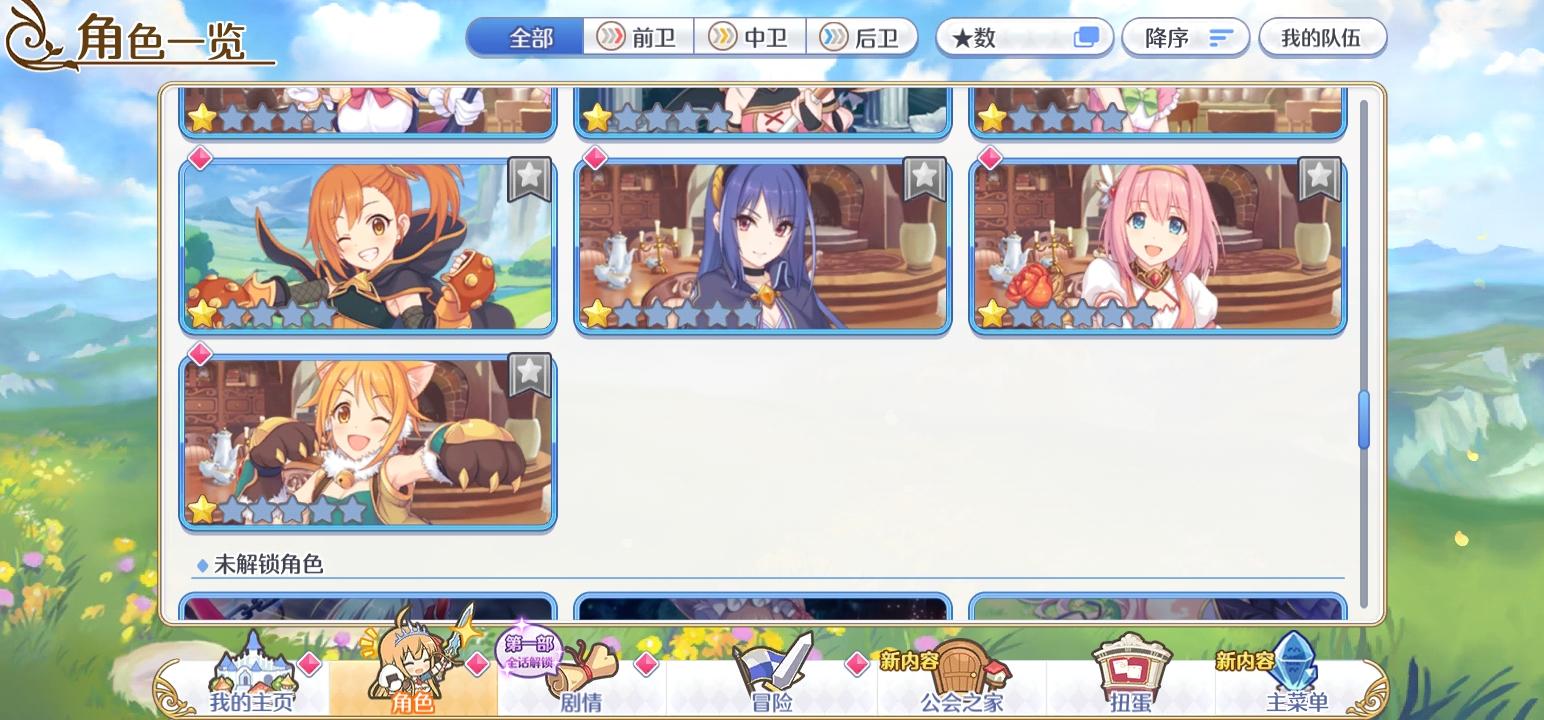Select the 全部 filter button
Image resolution: width=1544 pixels, height=720 pixels.
(523, 37)
